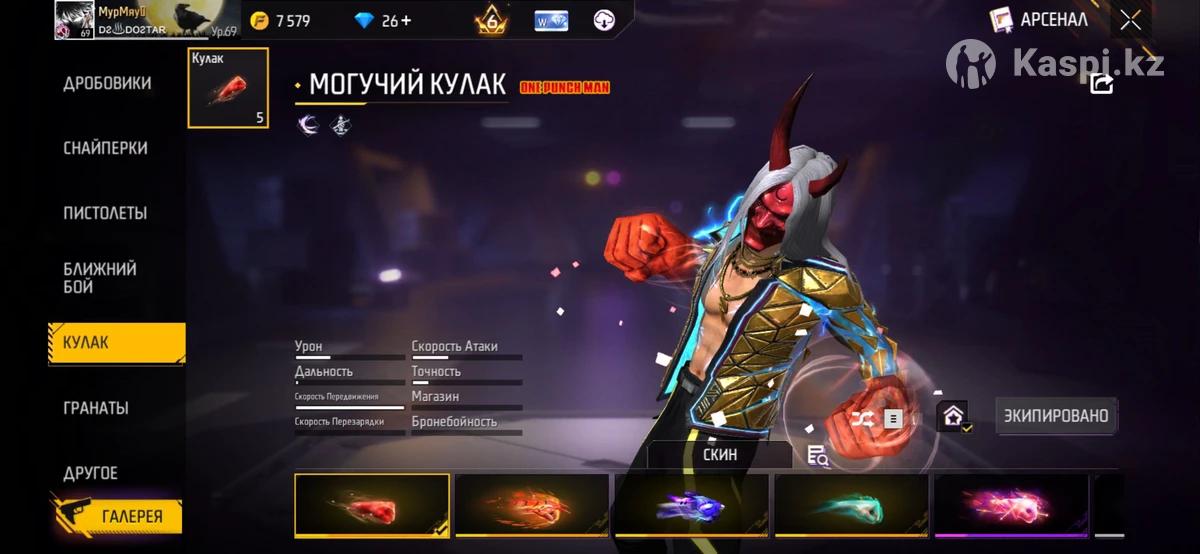The width and height of the screenshot is (1200, 554).
Task: Switch to the Другое category
Action: tap(91, 473)
